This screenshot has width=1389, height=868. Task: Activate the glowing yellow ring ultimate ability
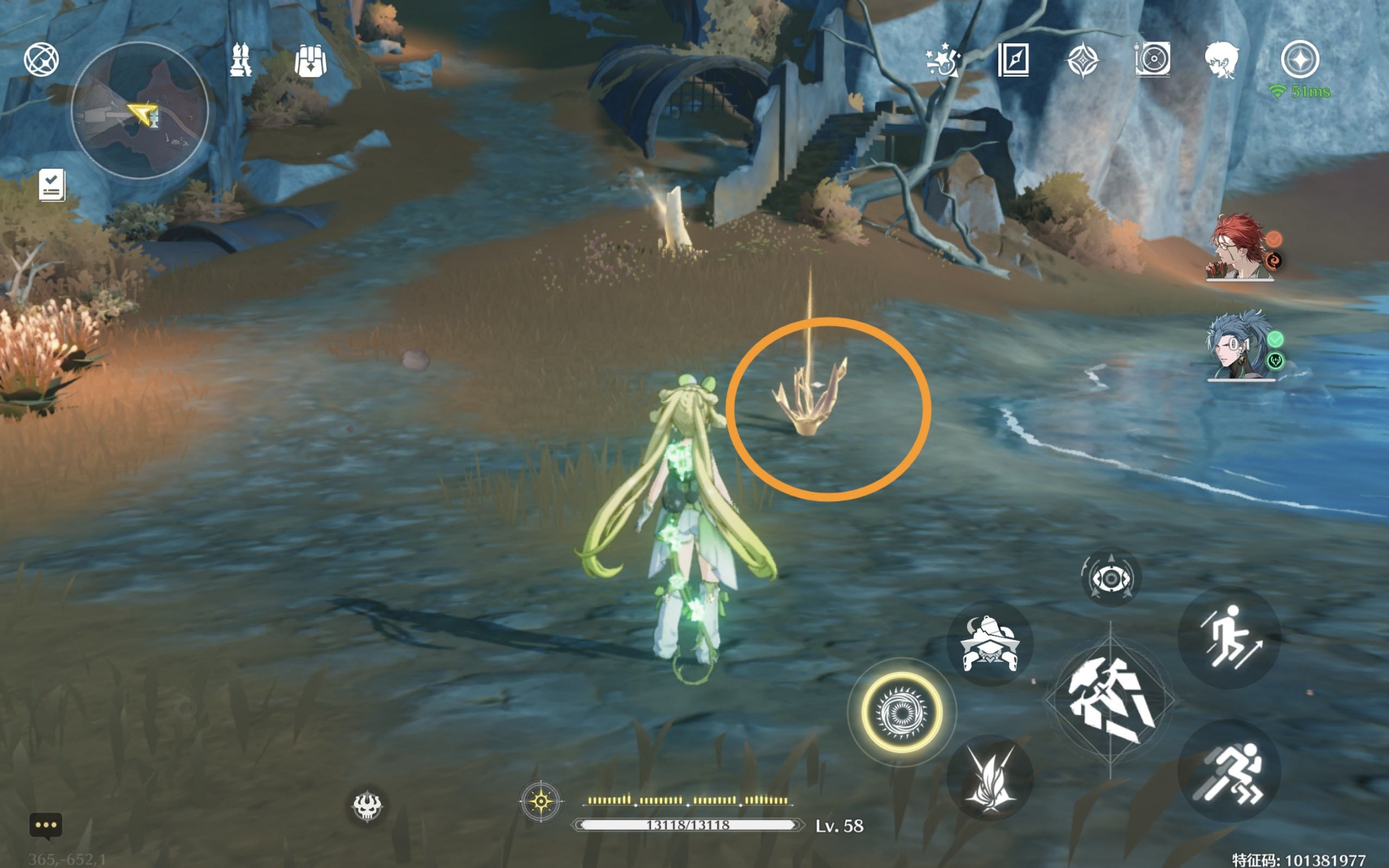(x=902, y=712)
